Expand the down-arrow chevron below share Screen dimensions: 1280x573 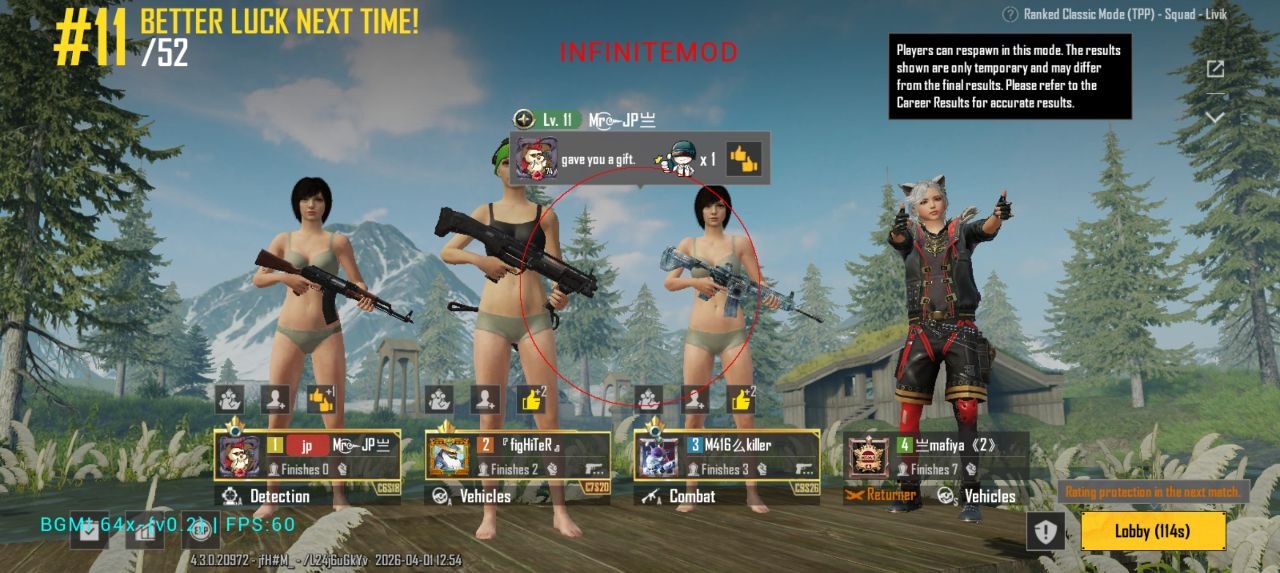1215,117
